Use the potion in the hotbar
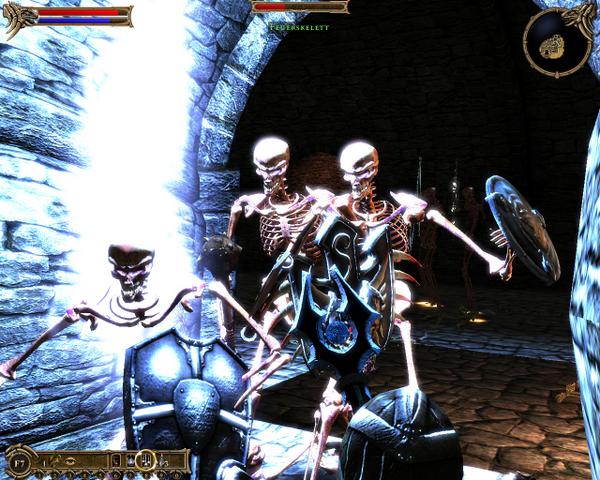600x480 pixels. 162,461
